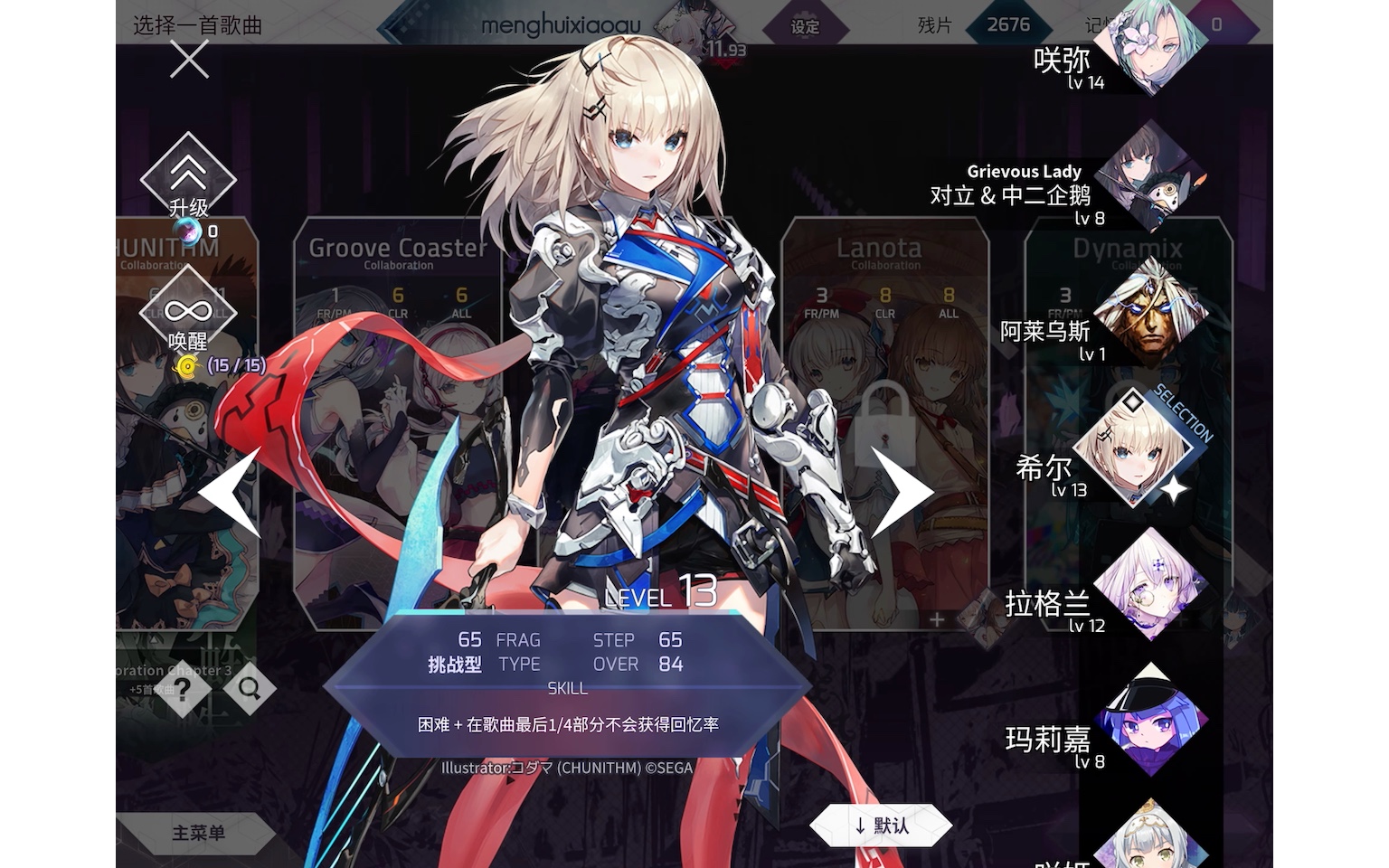Image resolution: width=1389 pixels, height=868 pixels.
Task: Click the 升级 upgrade arrows icon
Action: [x=188, y=174]
